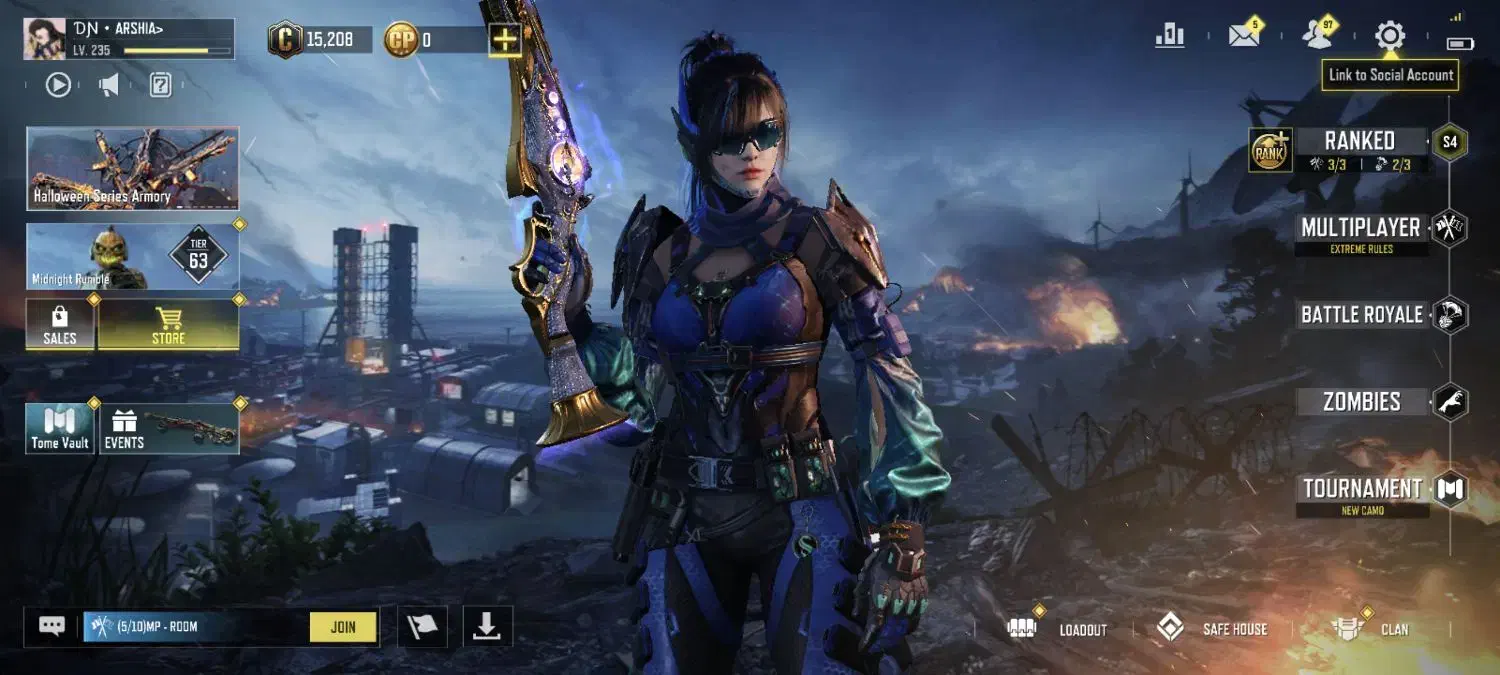The height and width of the screenshot is (675, 1500).
Task: View the Midnight Rumble battle pass
Action: [132, 257]
